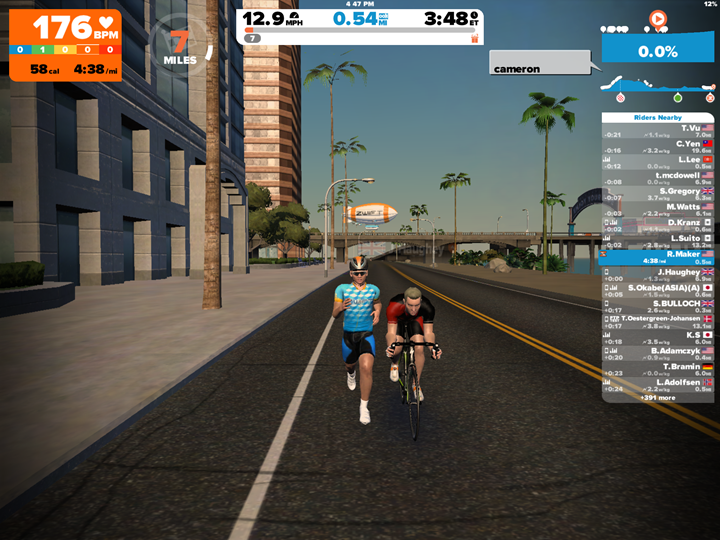Image resolution: width=720 pixels, height=540 pixels.
Task: Click the highlighted R.Maker row
Action: (658, 257)
